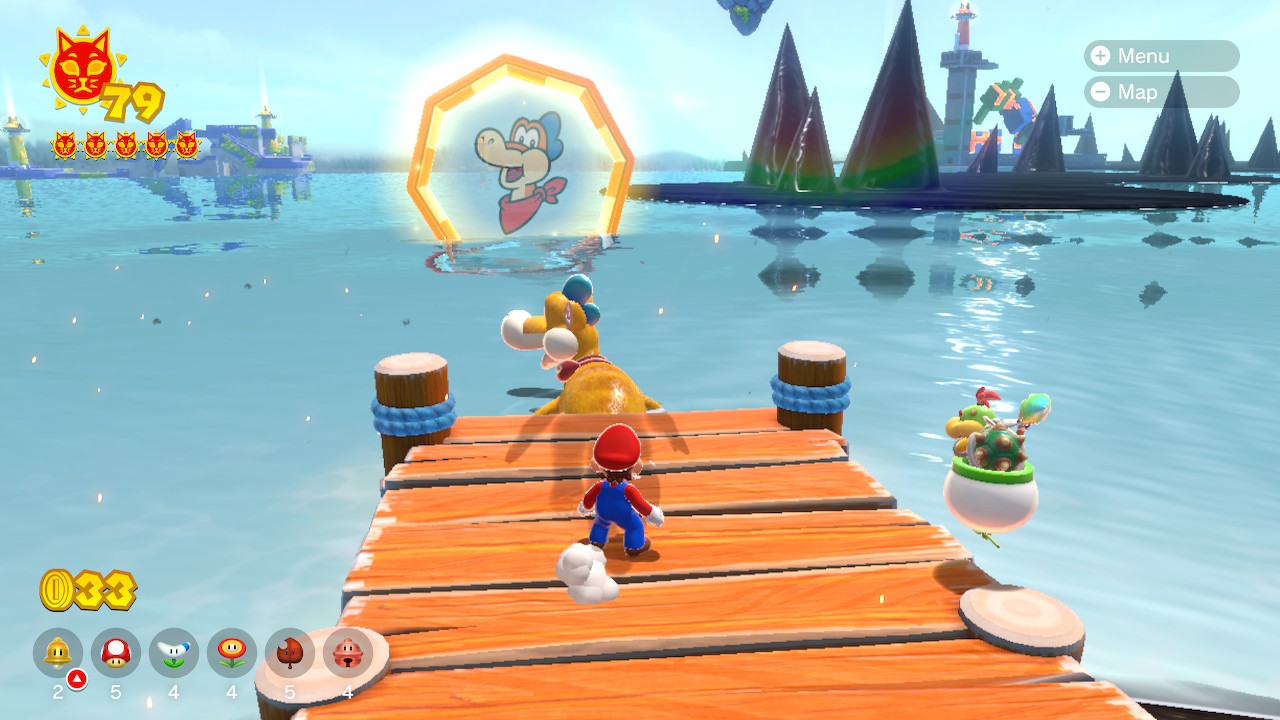Use the Fire Flower reserve item

(232, 653)
